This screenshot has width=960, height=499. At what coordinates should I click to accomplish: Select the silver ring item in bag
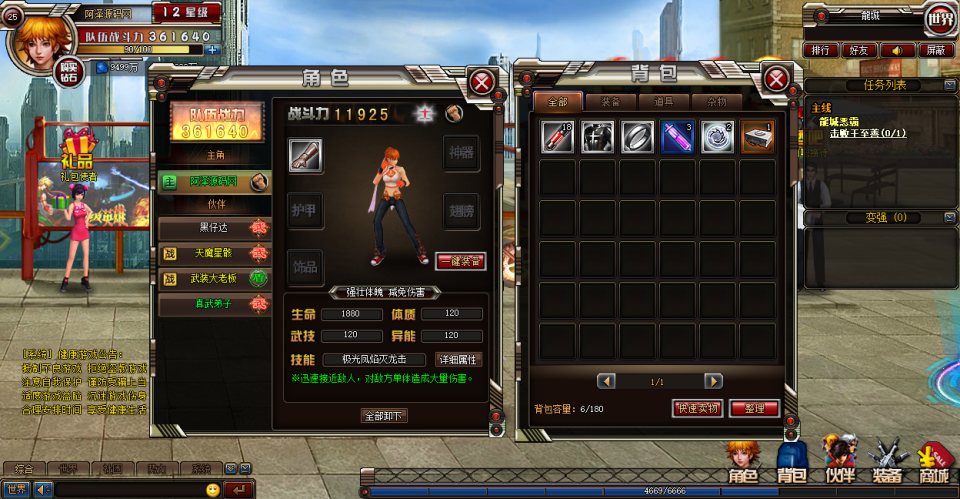coord(637,136)
